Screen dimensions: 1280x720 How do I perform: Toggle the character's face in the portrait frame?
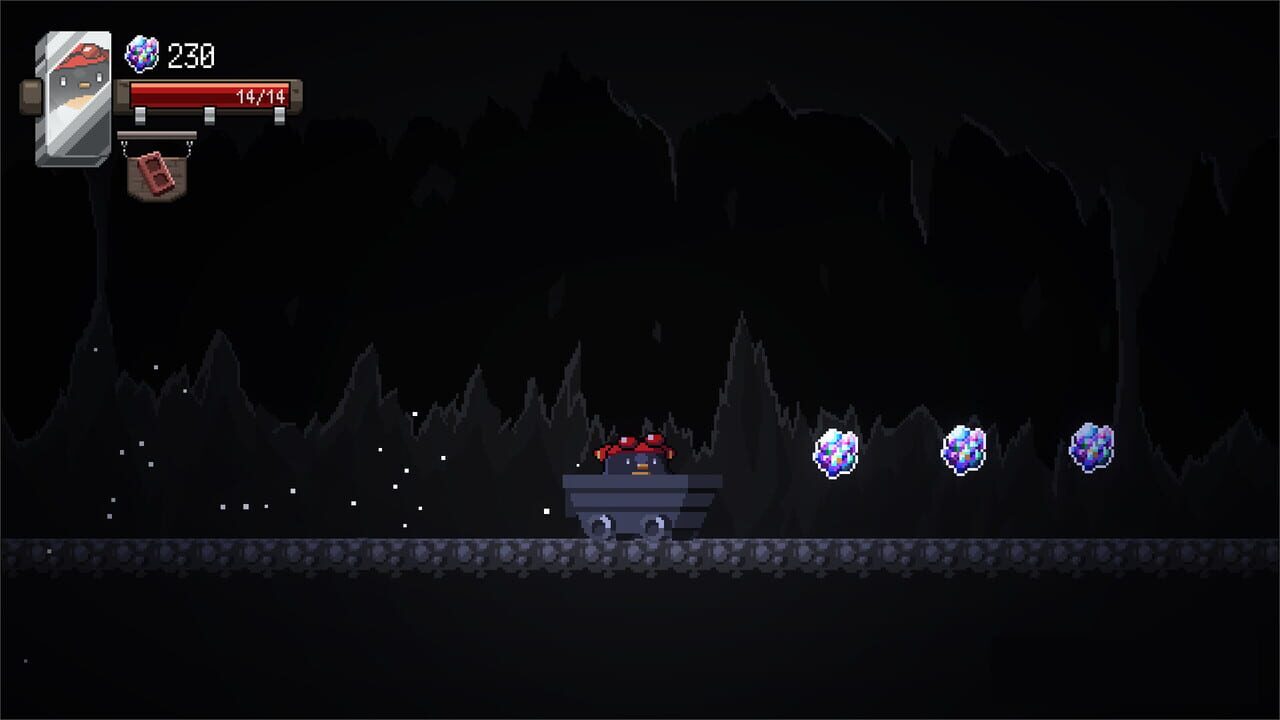80,82
